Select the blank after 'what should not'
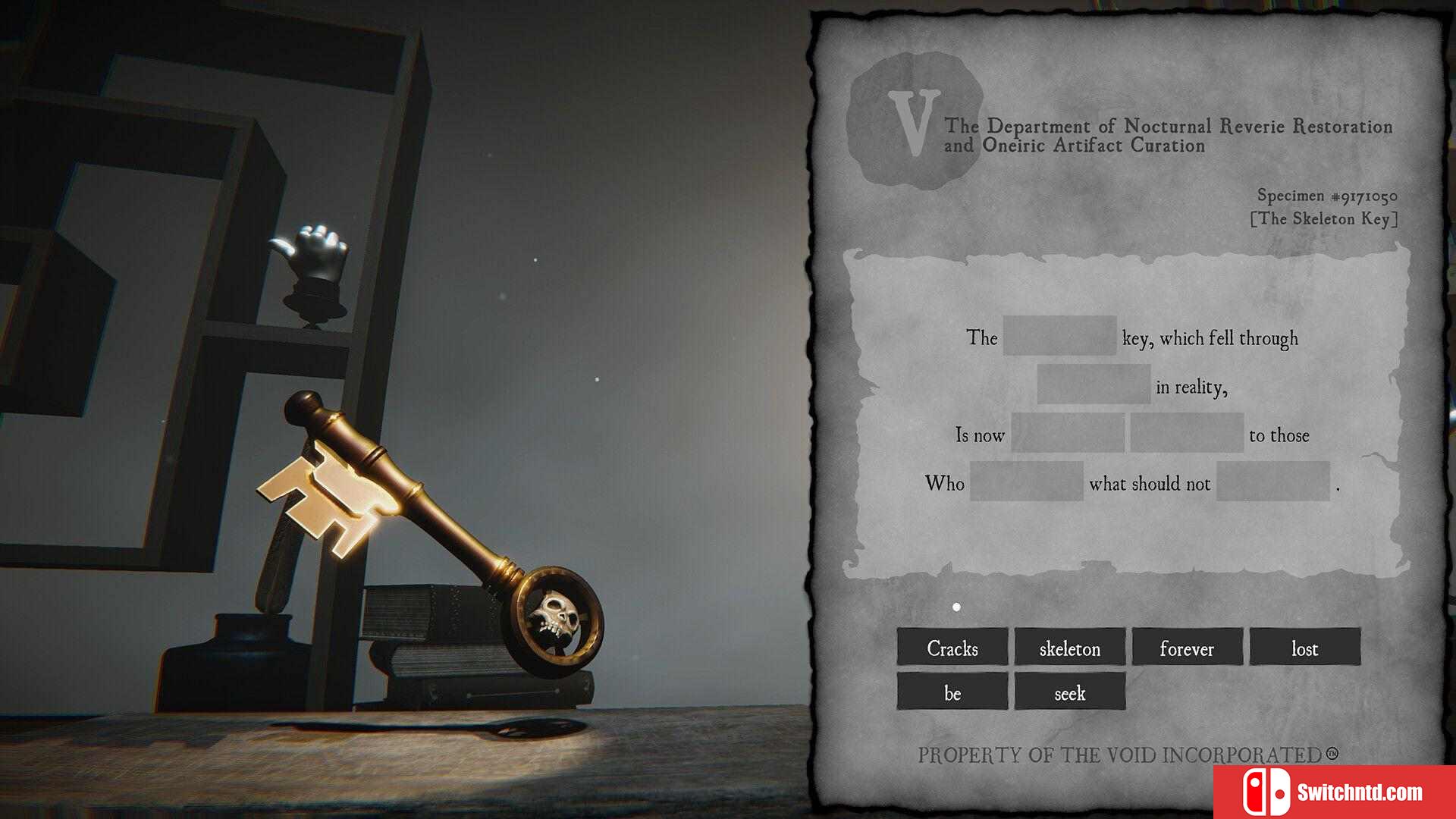This screenshot has width=1456, height=819. 1273,482
